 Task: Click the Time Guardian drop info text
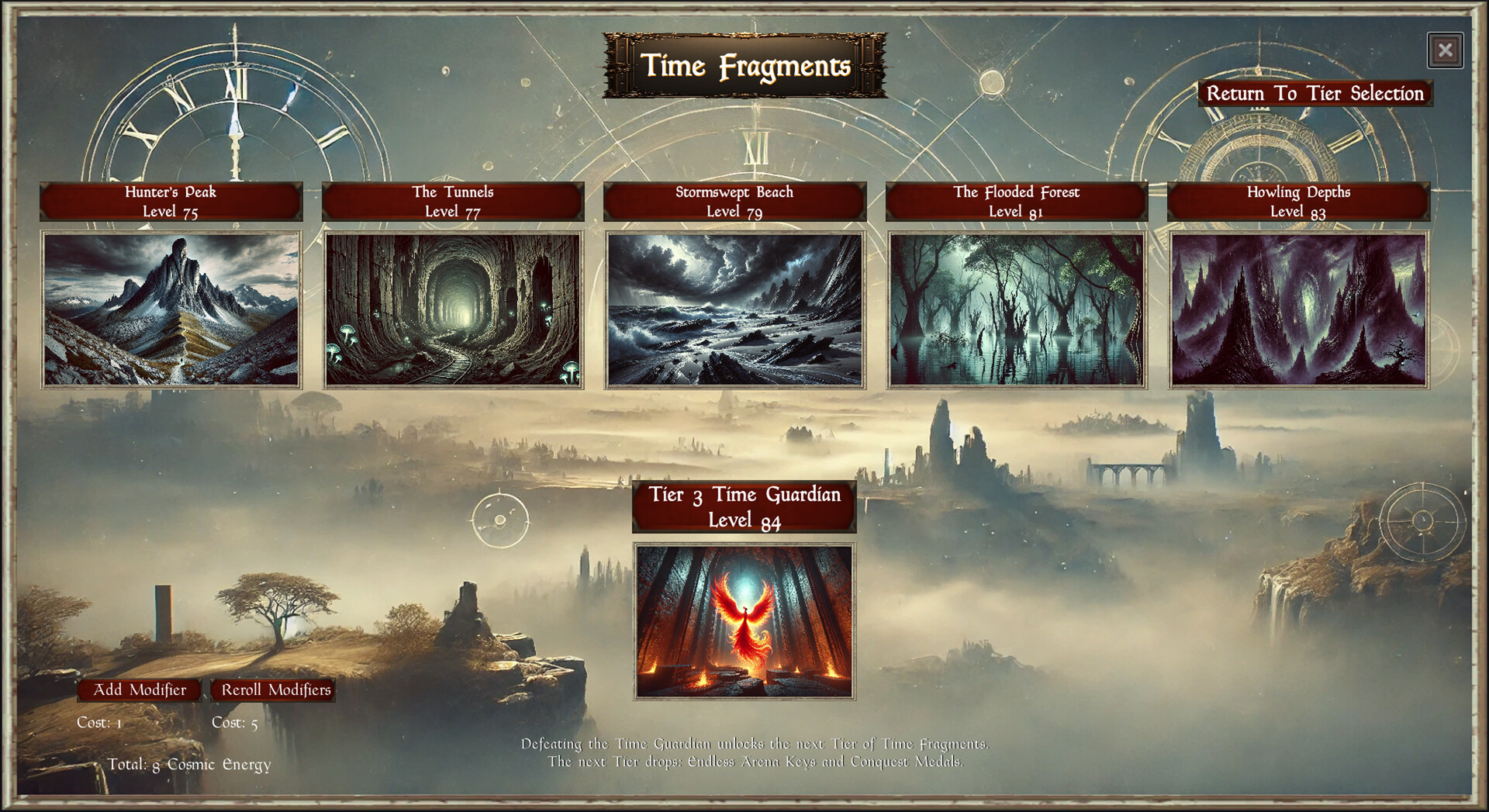point(756,752)
